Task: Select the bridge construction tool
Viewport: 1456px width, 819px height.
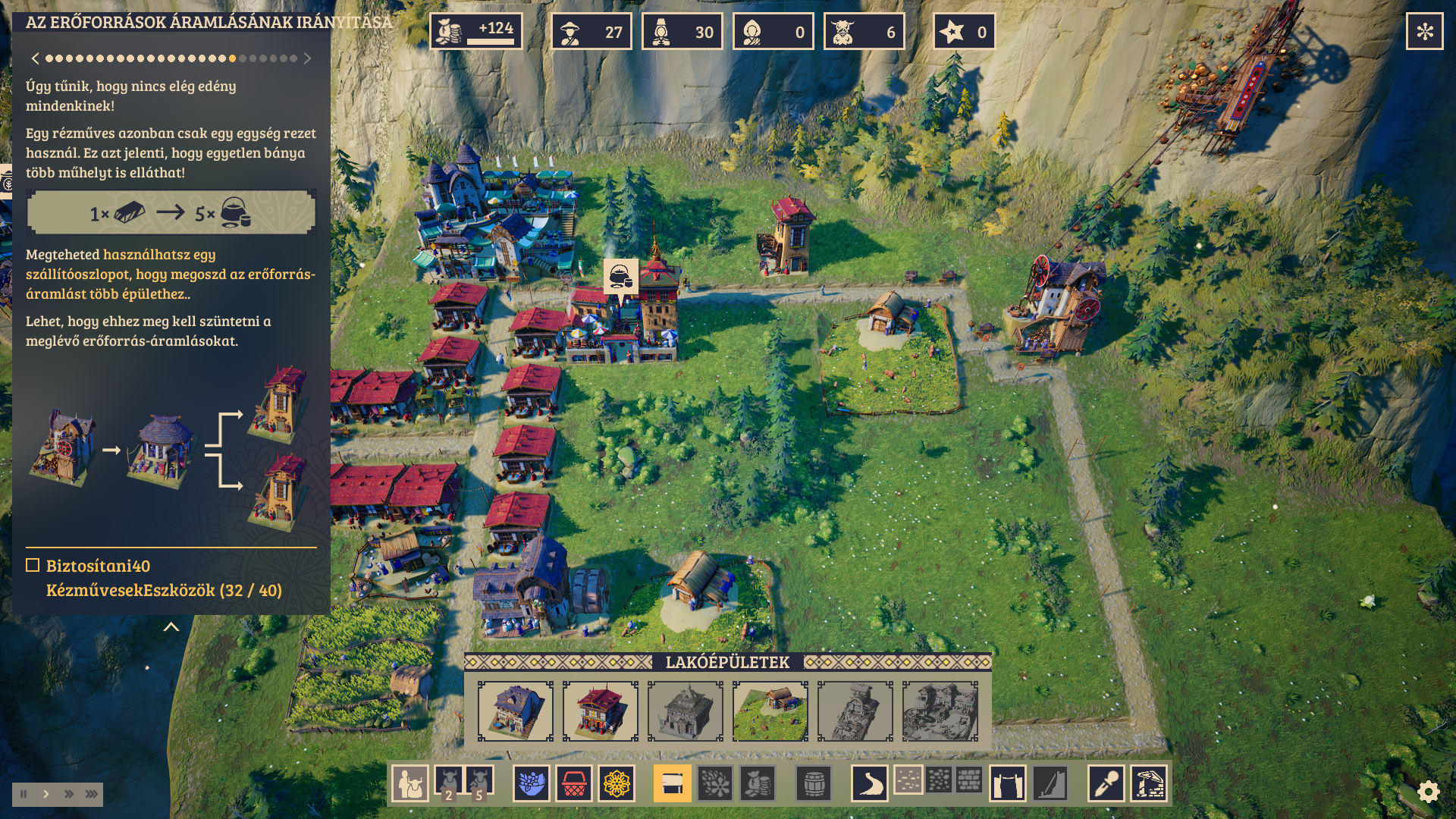Action: 1008,783
